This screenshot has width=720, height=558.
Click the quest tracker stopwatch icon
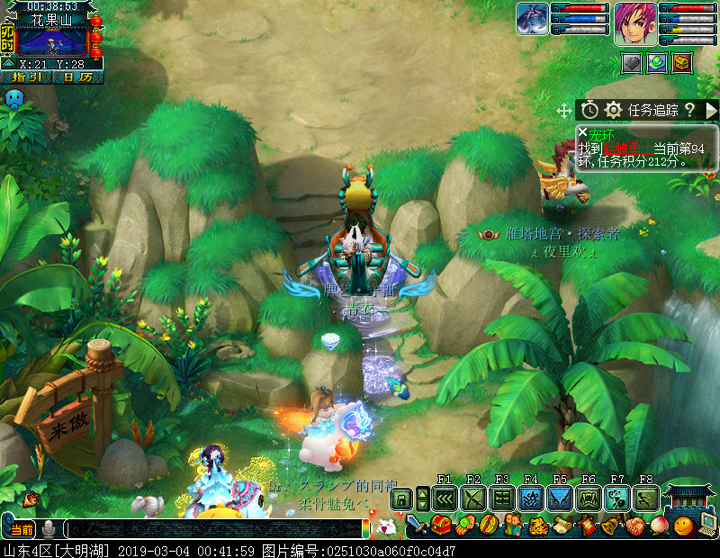[x=590, y=110]
